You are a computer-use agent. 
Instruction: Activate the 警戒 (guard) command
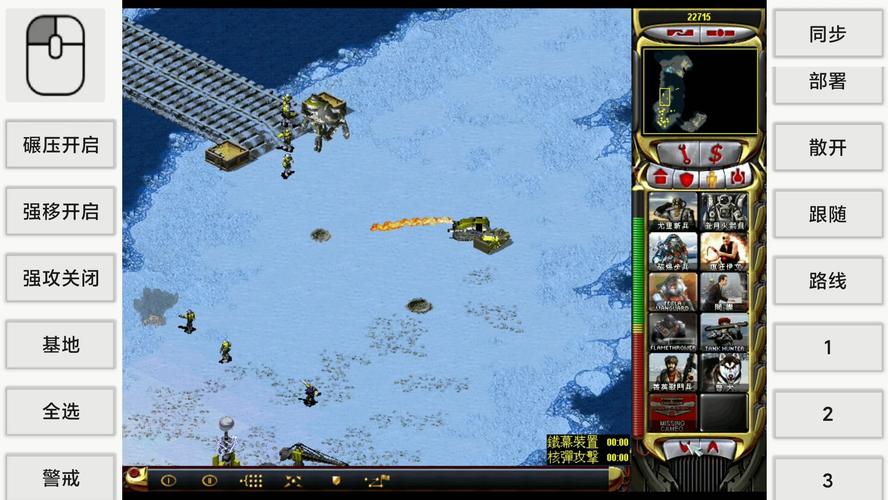pyautogui.click(x=61, y=477)
